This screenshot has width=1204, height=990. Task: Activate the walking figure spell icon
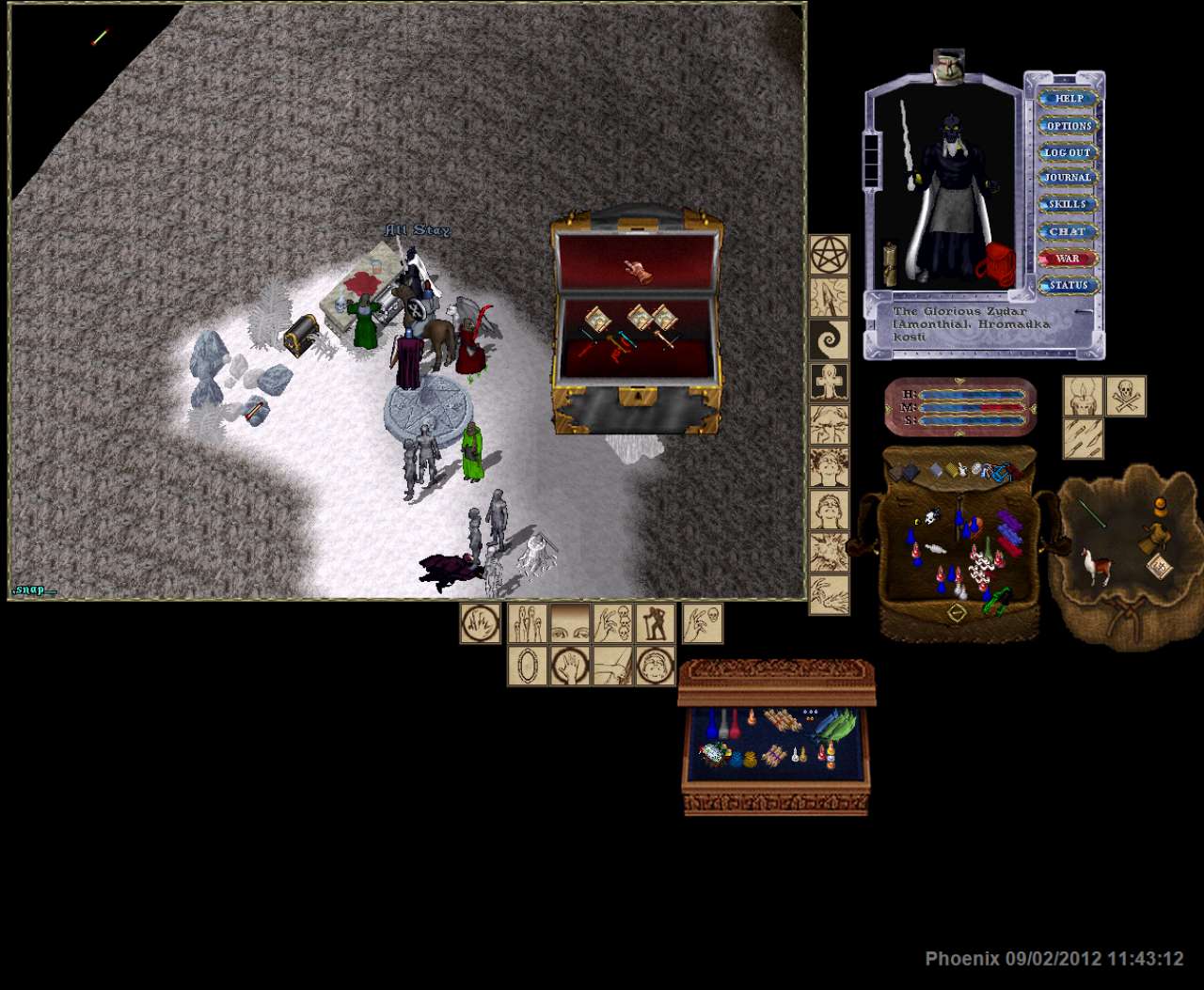(655, 623)
